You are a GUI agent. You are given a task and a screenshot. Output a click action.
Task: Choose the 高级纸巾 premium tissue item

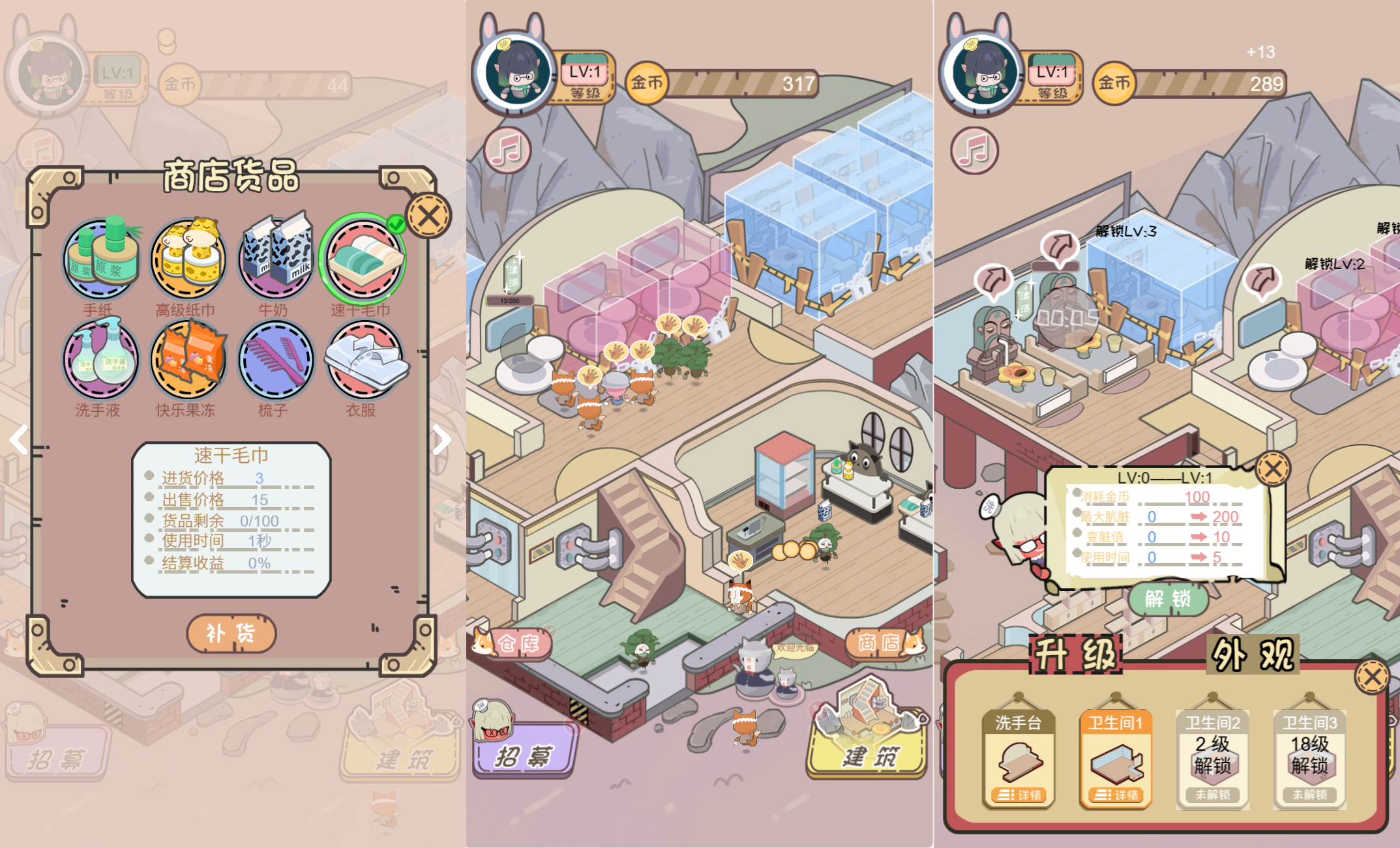coord(188,259)
